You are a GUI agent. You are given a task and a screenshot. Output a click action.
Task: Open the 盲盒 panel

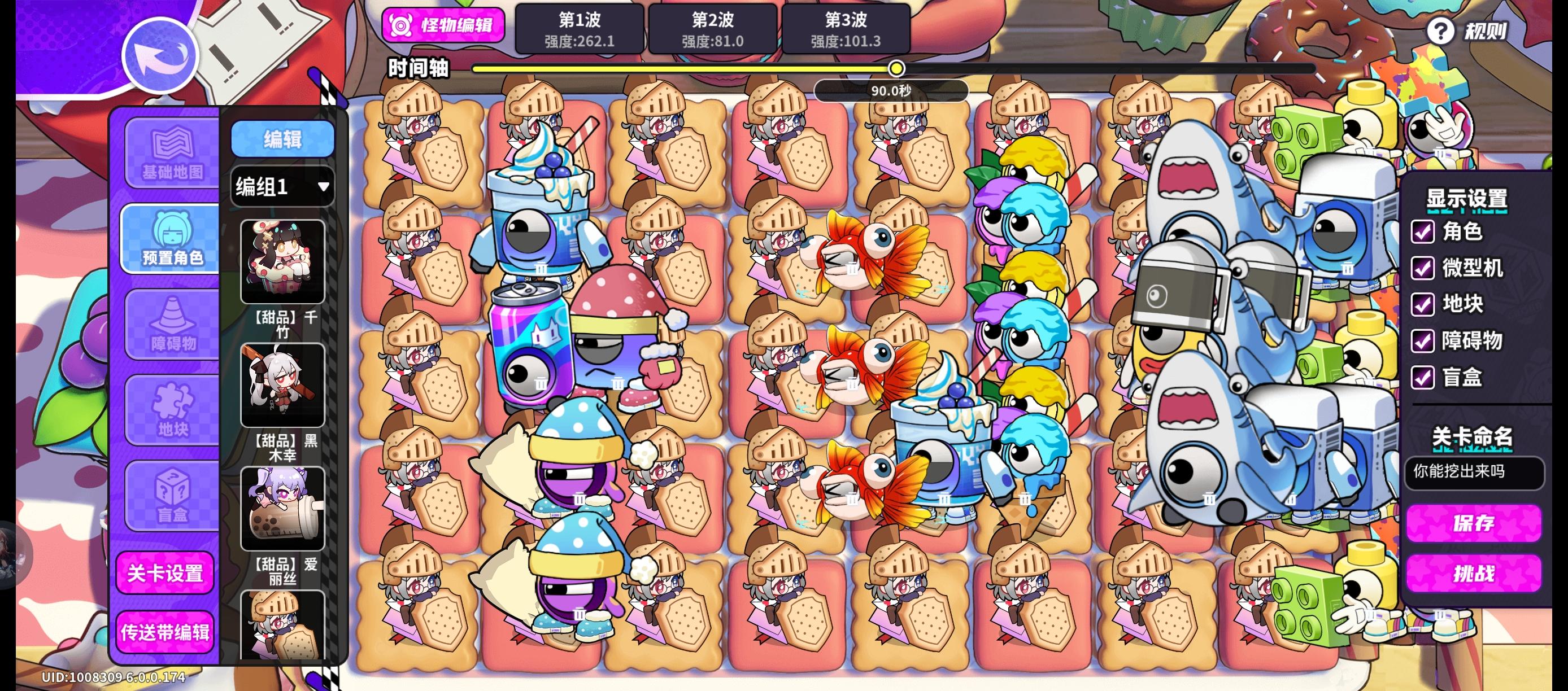(171, 496)
